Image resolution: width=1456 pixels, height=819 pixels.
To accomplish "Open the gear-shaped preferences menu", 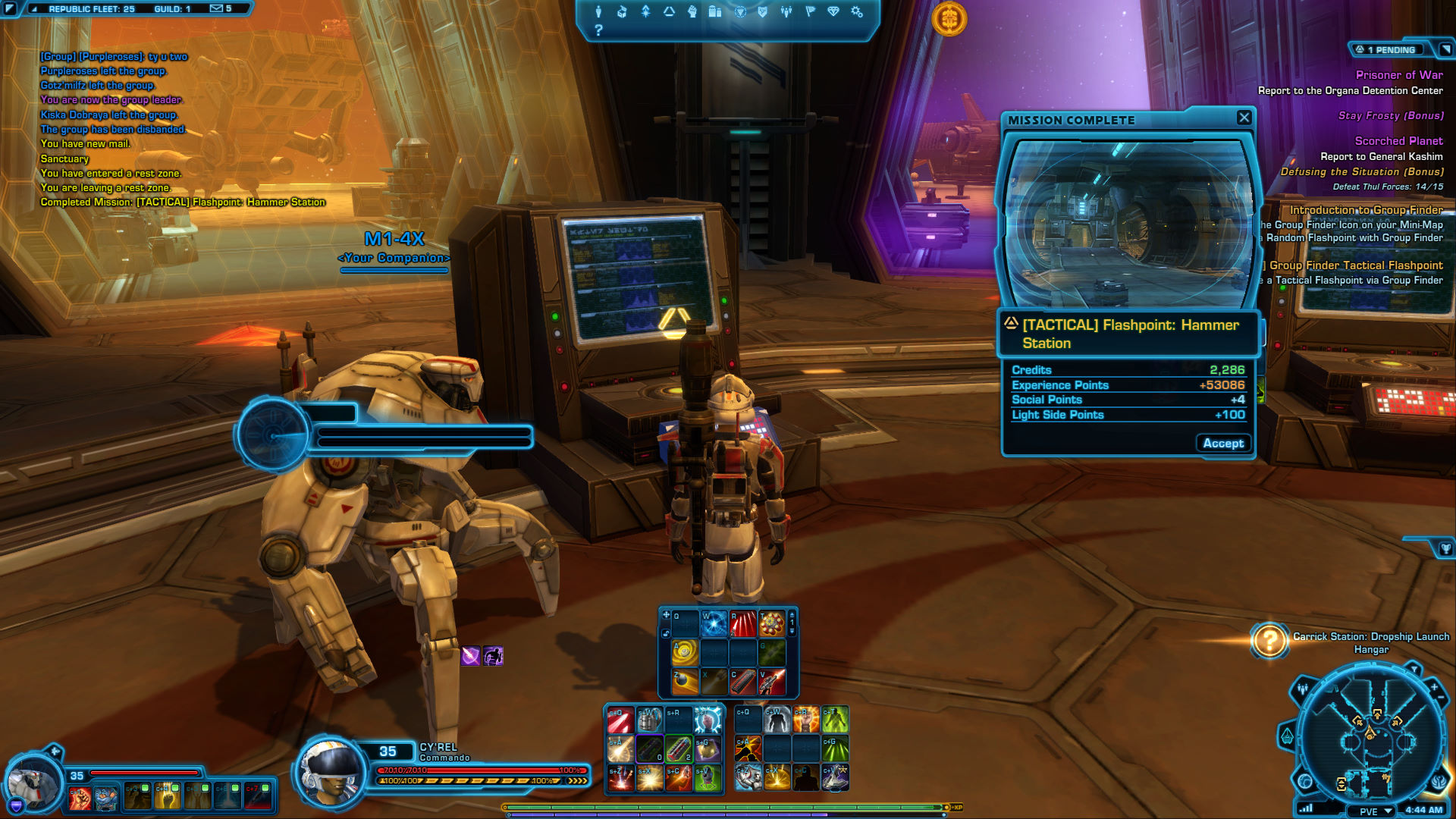I will pos(857,11).
